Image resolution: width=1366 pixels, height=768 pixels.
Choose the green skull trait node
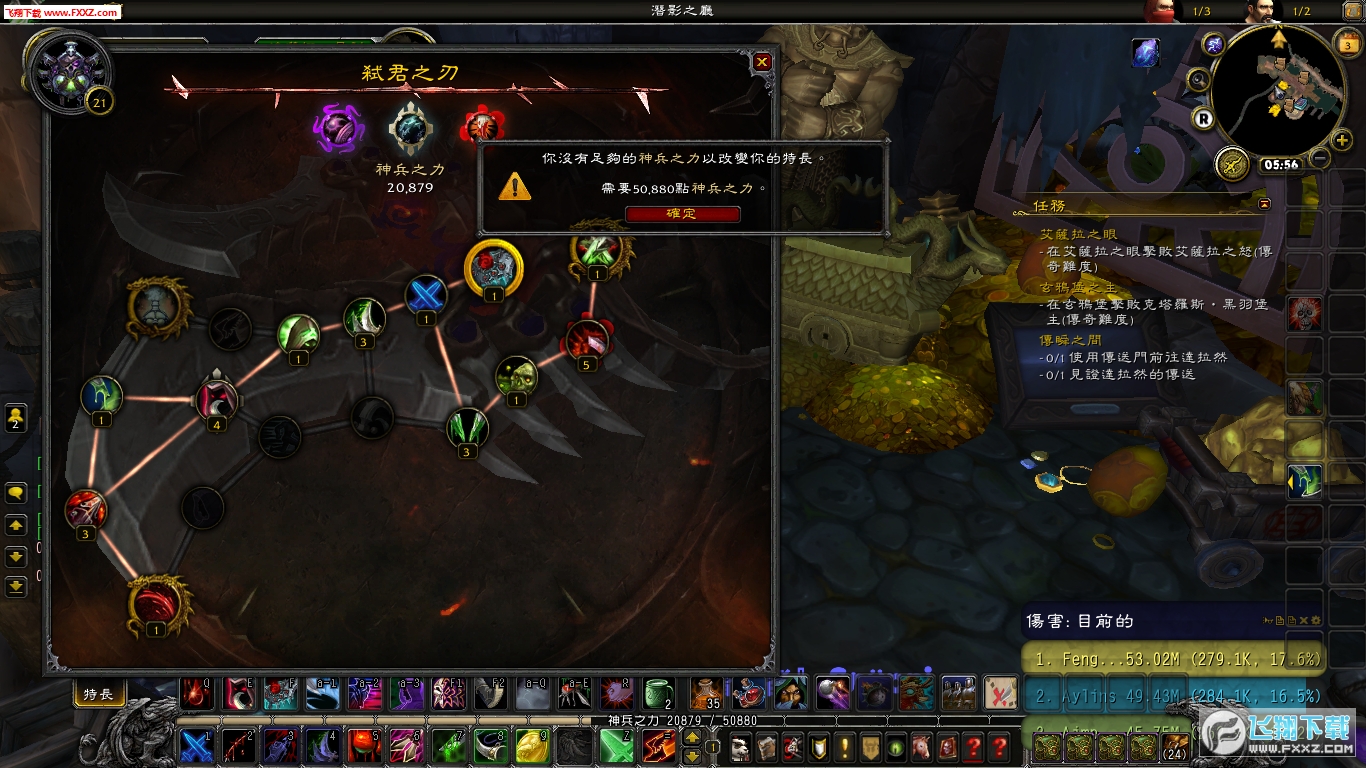point(516,376)
